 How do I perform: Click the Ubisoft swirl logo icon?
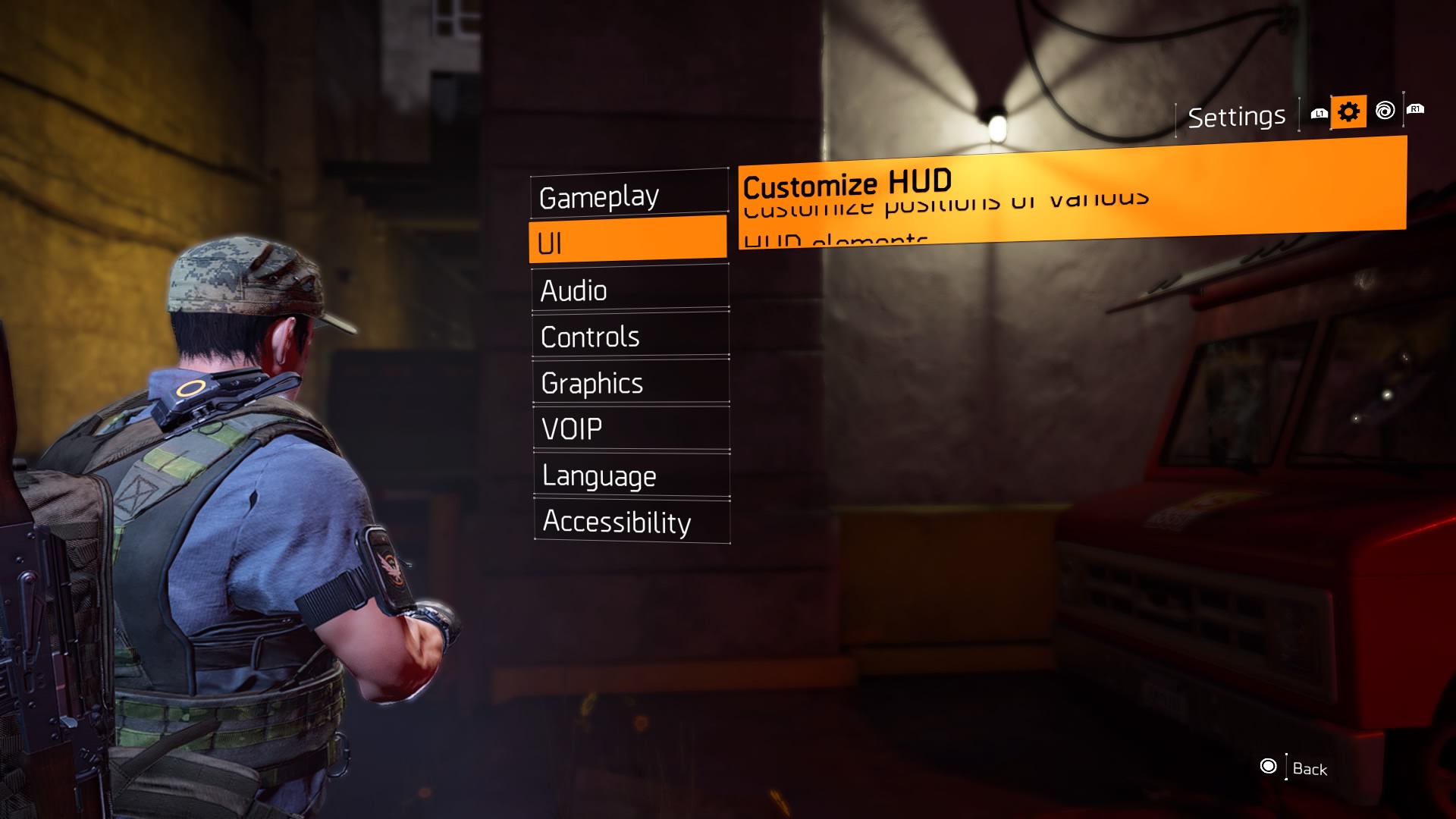pyautogui.click(x=1385, y=111)
